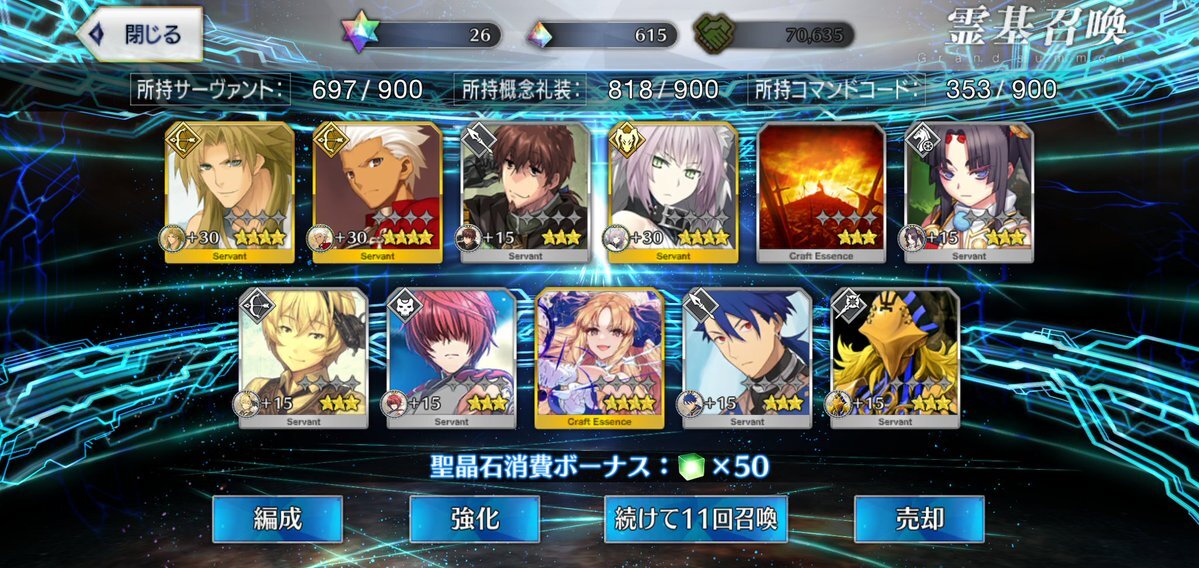1199x568 pixels.
Task: Choose the pink-haired green-eyed servant card
Action: (x=673, y=192)
